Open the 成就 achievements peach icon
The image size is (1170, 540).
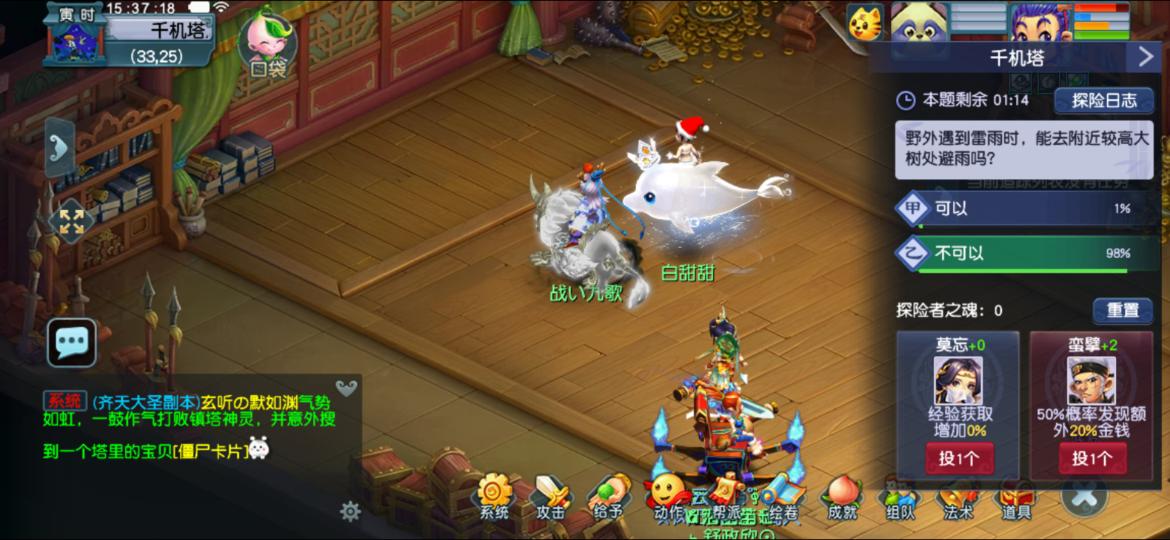point(842,497)
